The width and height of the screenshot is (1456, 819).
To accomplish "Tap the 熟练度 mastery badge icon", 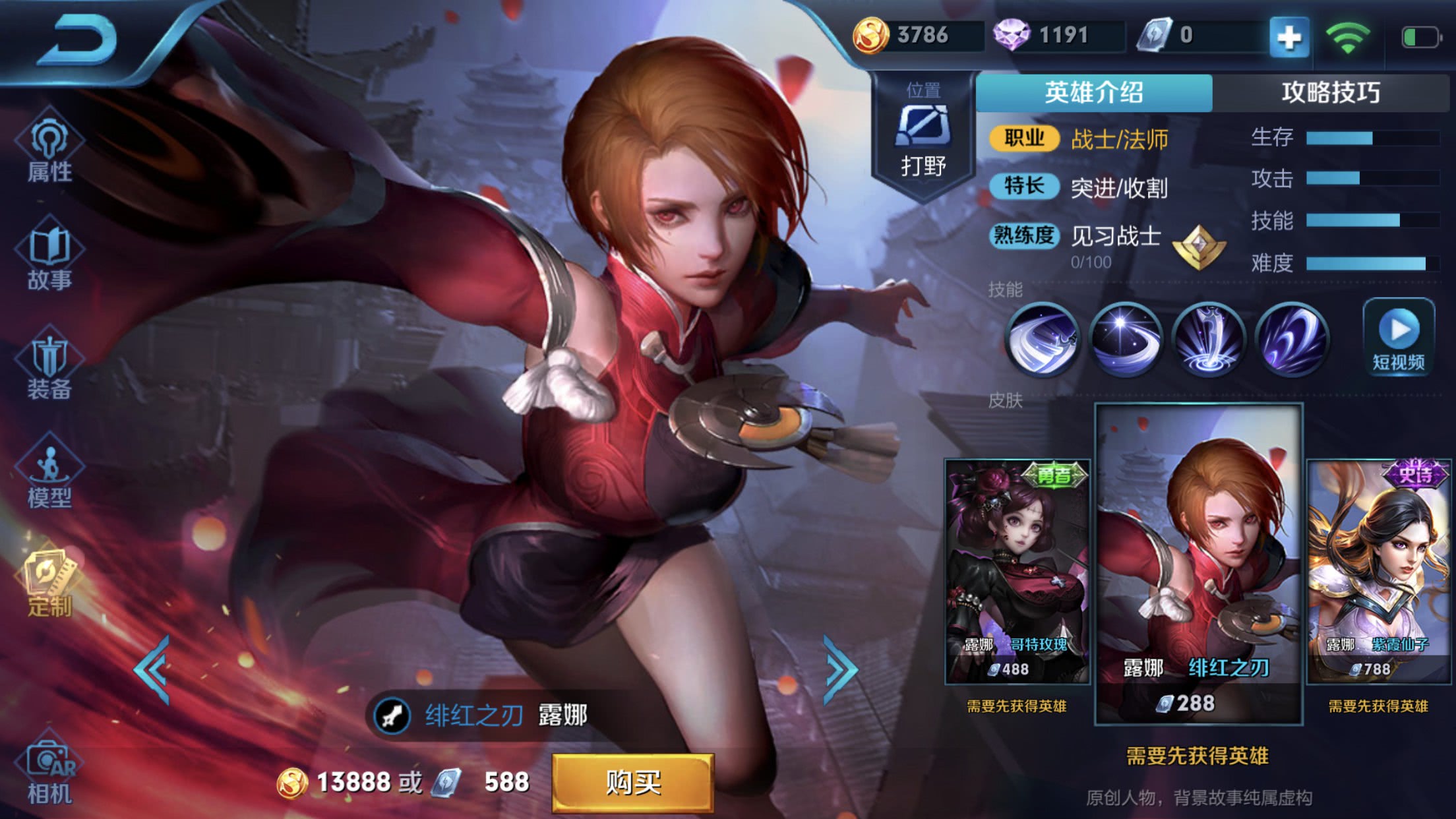I will [x=1199, y=247].
